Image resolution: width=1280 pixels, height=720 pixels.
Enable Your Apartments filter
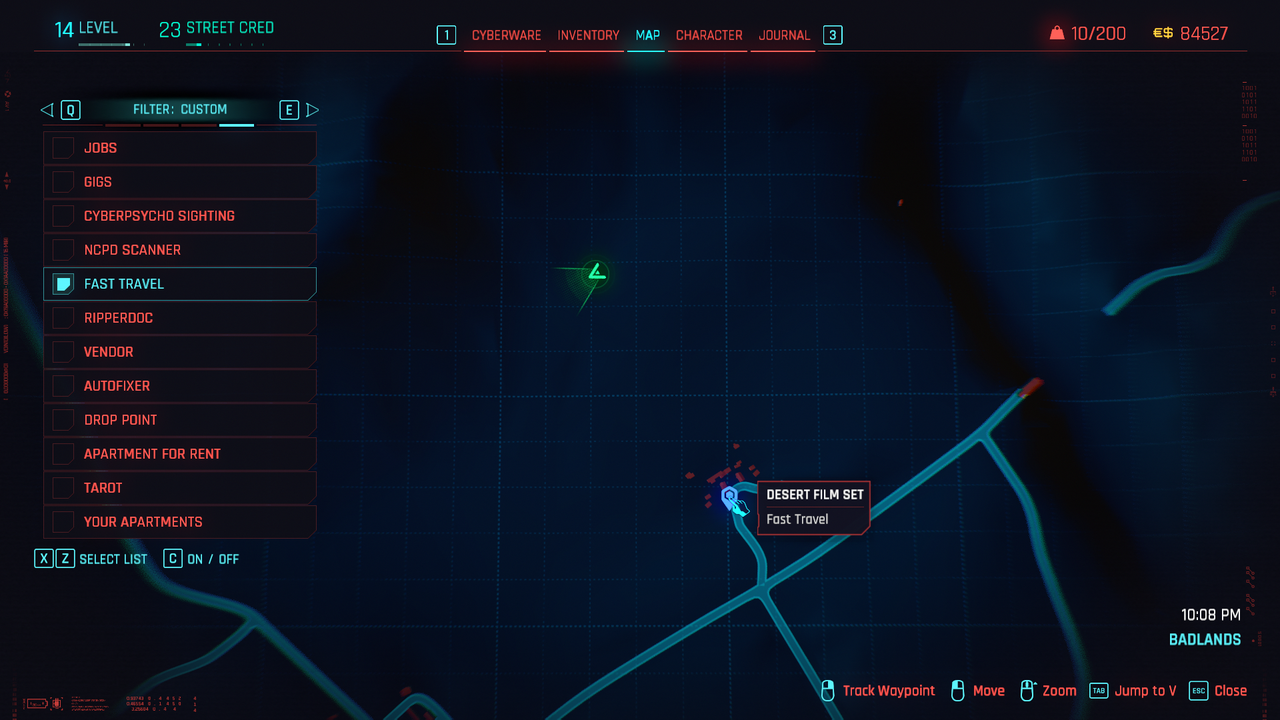point(64,522)
